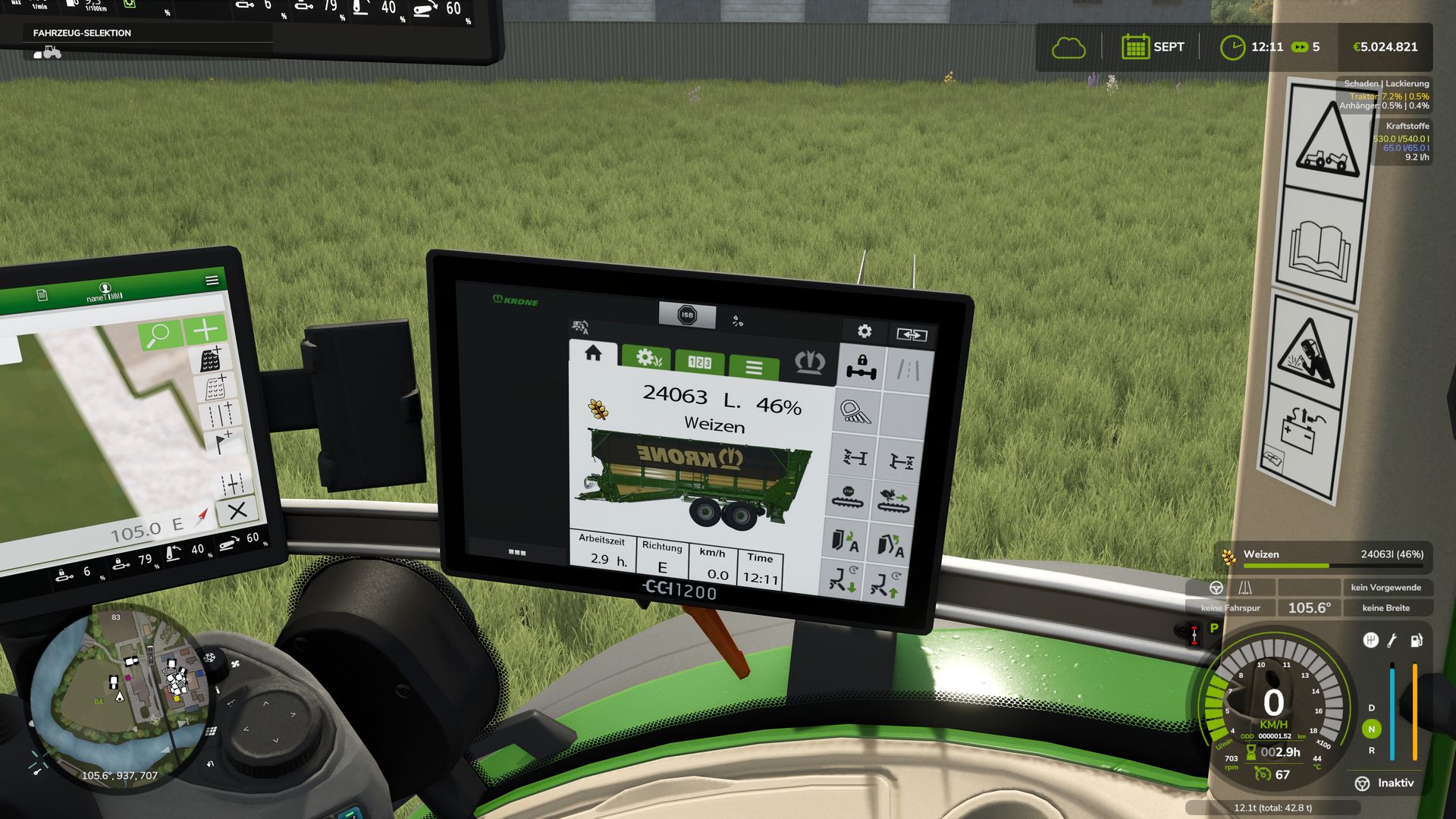Open the three-line list tab on Krone terminal
The width and height of the screenshot is (1456, 819).
pos(754,368)
